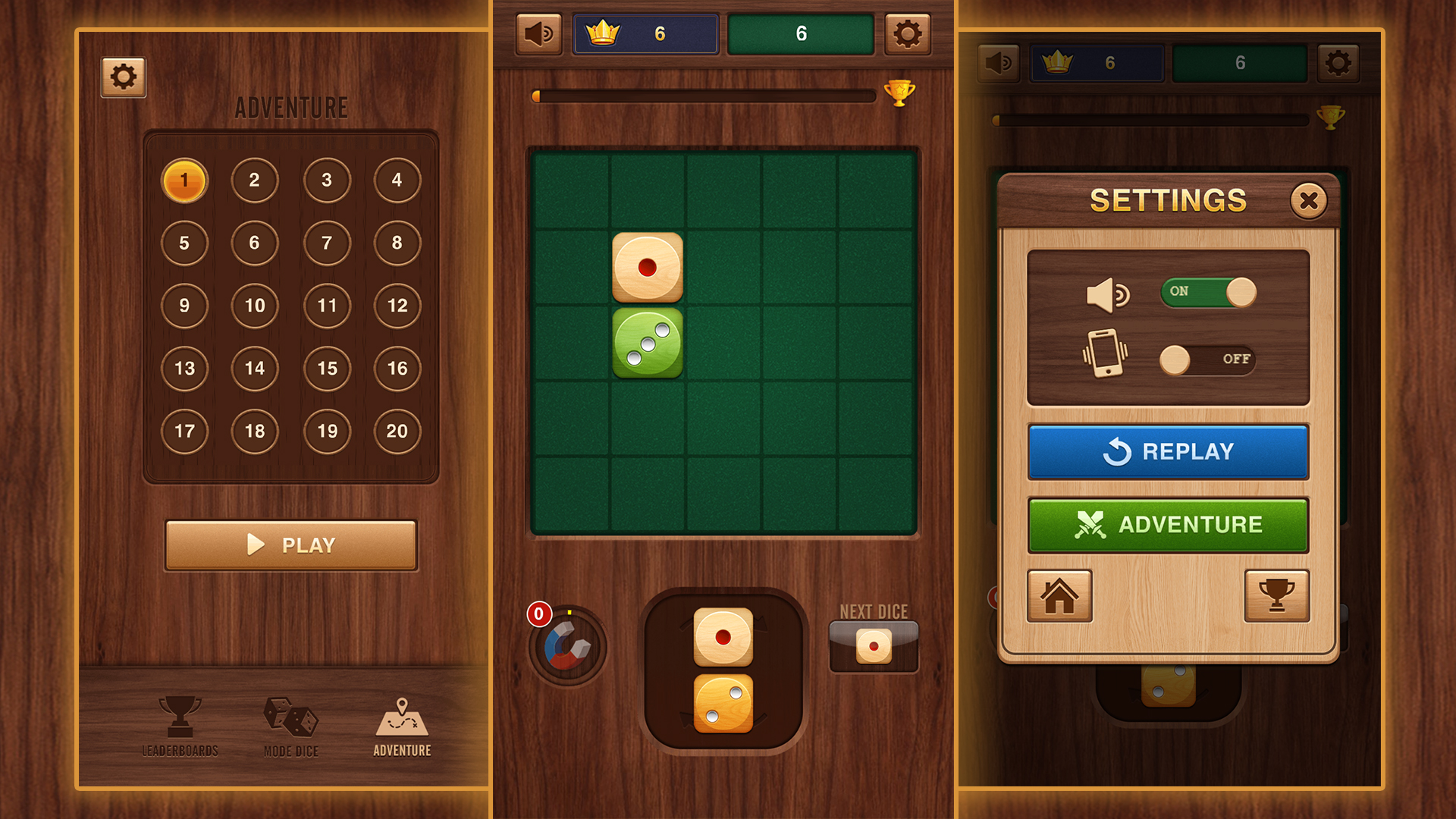This screenshot has height=819, width=1456.
Task: Enable phone vibration in Settings
Action: point(1206,359)
